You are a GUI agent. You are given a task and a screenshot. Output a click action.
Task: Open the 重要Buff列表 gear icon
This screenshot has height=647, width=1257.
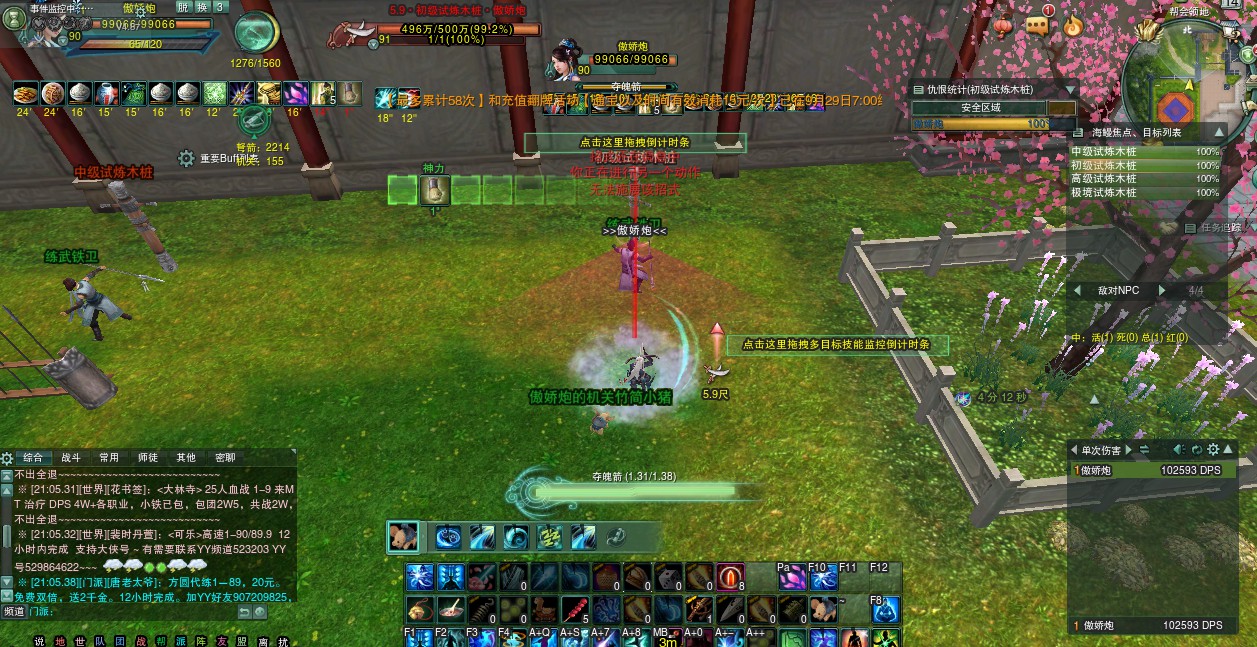point(186,158)
